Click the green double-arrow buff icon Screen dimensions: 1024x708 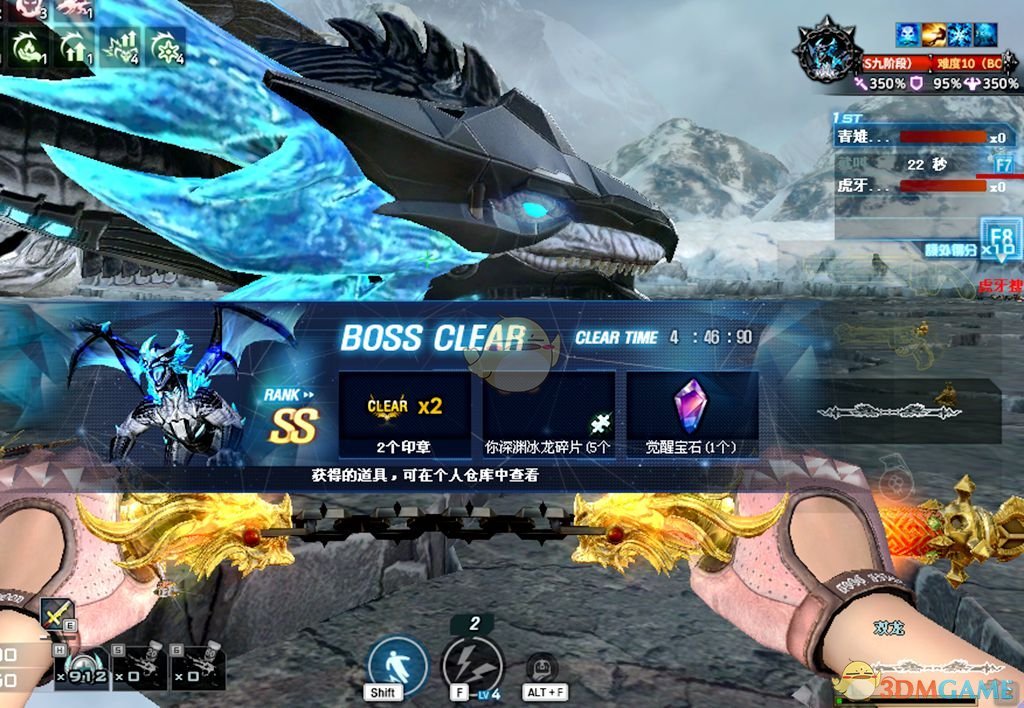[72, 45]
